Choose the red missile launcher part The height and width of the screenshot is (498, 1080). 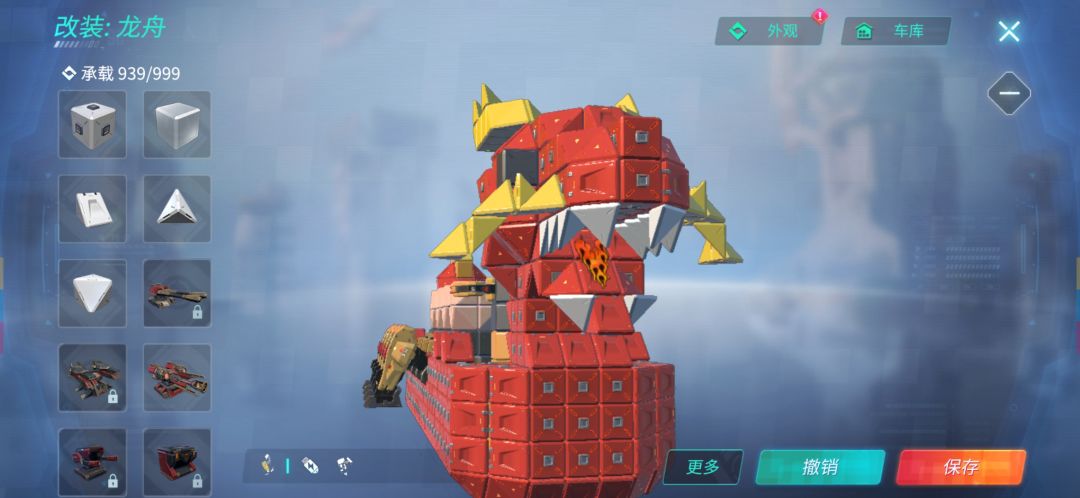(177, 377)
